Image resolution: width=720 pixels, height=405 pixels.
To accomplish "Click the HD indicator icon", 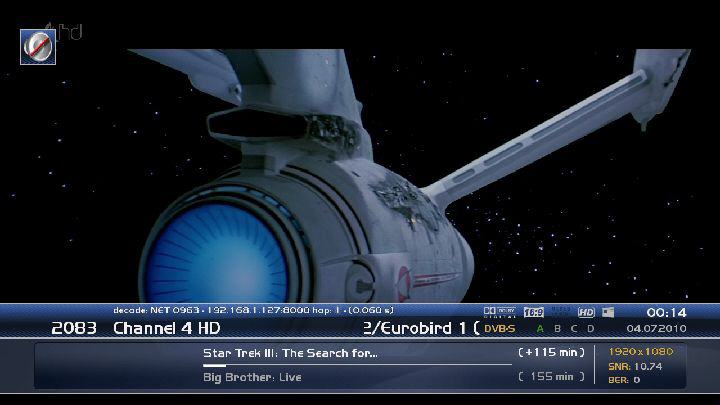I will [x=586, y=312].
